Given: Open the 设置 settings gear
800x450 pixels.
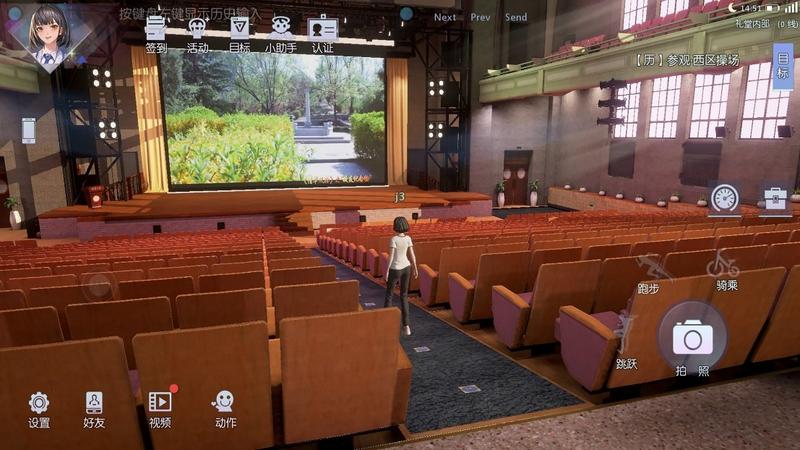Looking at the screenshot, I should pos(39,409).
